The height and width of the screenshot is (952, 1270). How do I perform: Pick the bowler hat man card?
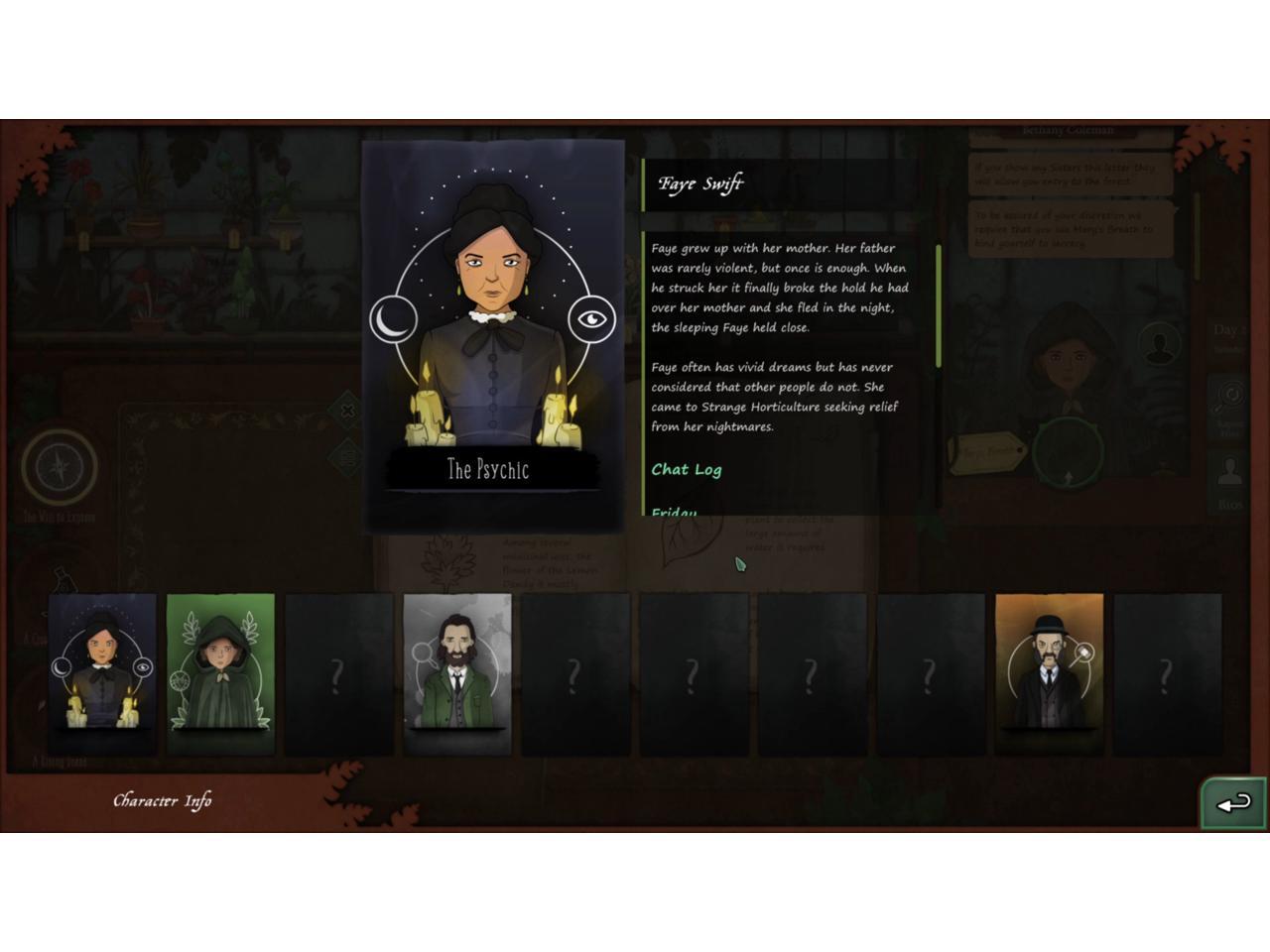[x=1049, y=674]
